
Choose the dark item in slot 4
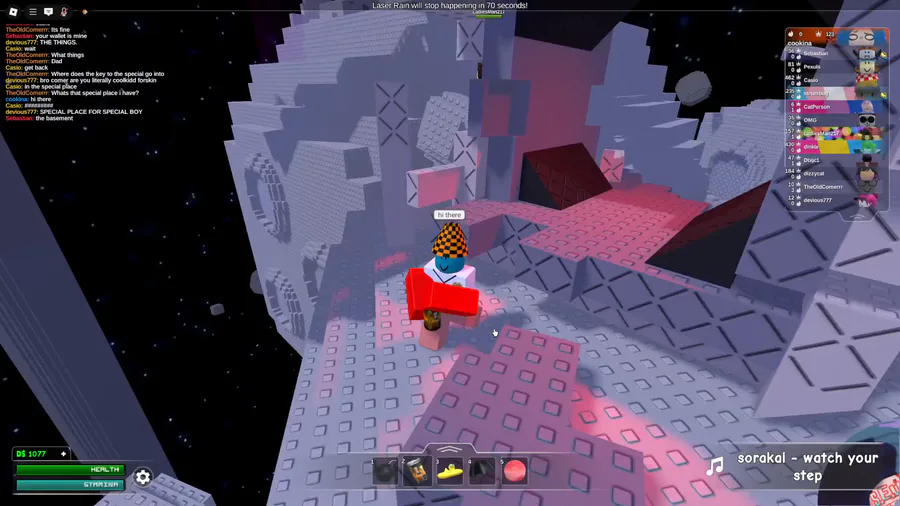482,471
